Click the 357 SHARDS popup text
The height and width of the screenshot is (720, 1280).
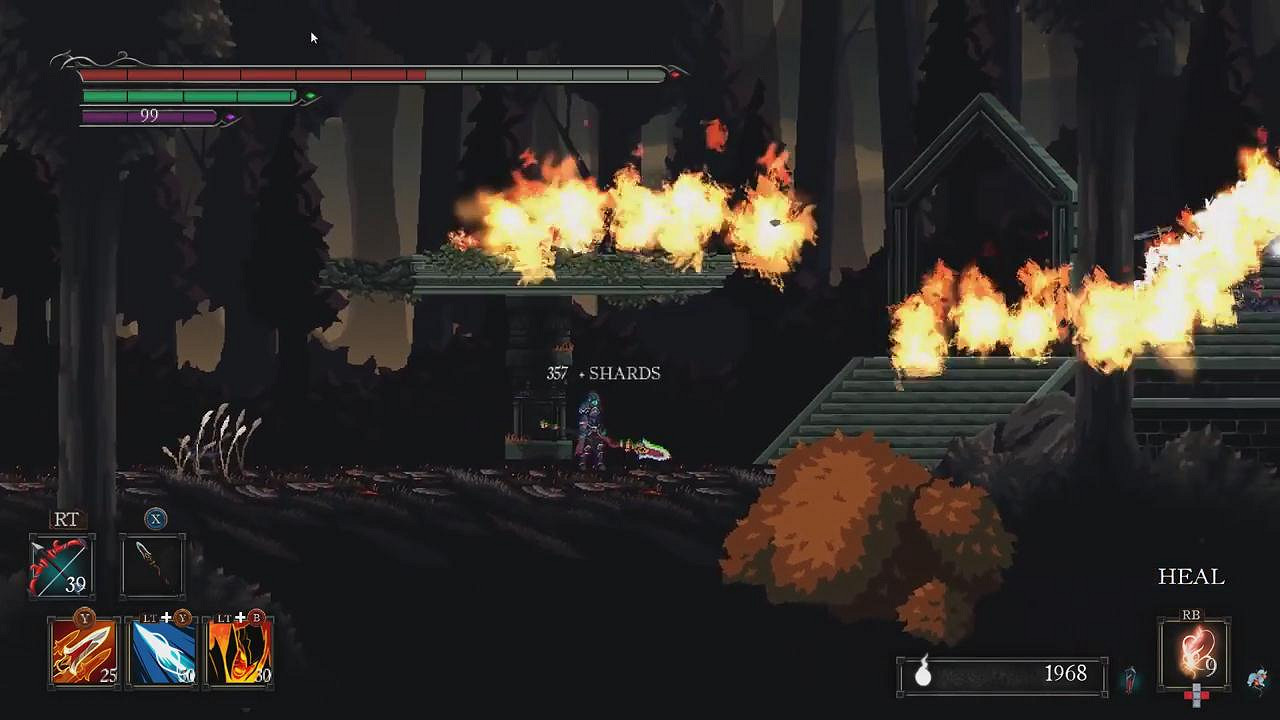point(604,372)
